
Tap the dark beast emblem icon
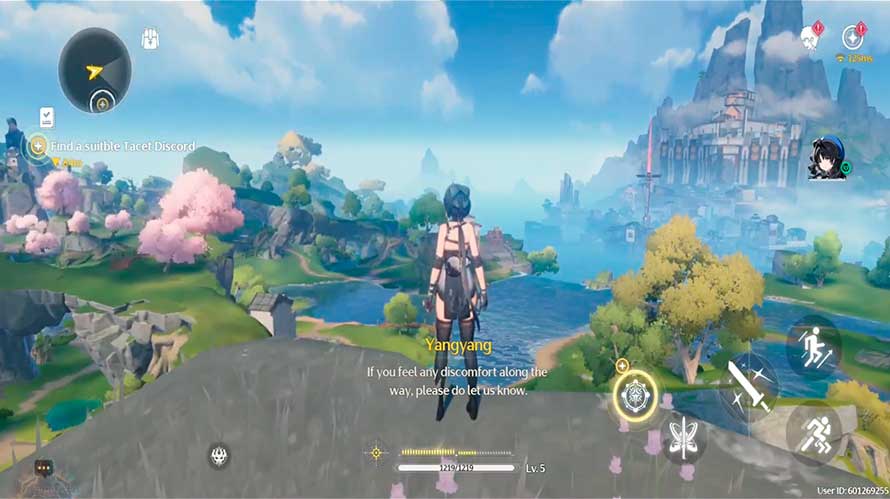[x=219, y=456]
